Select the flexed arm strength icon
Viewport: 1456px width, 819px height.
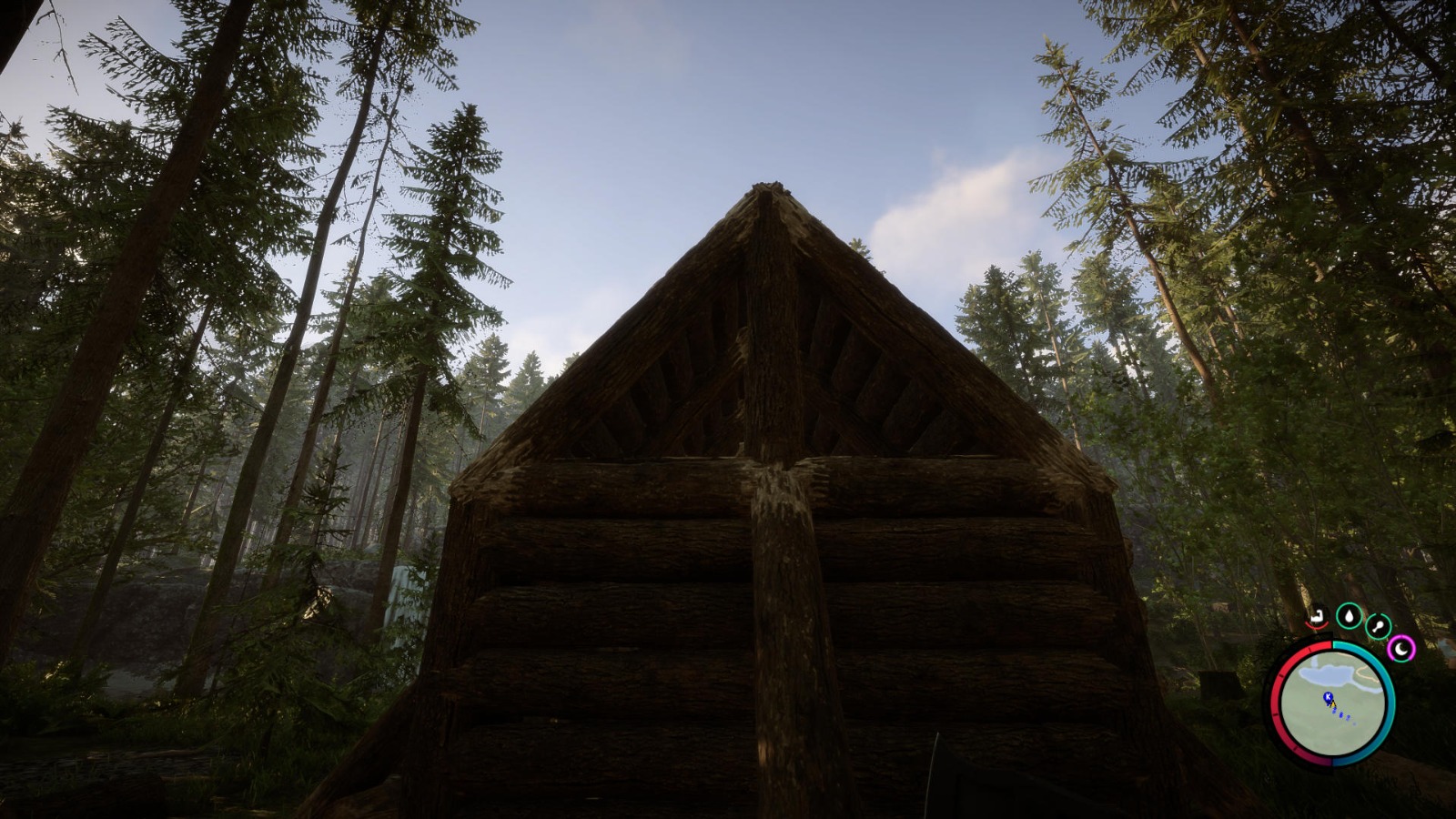[x=1317, y=618]
